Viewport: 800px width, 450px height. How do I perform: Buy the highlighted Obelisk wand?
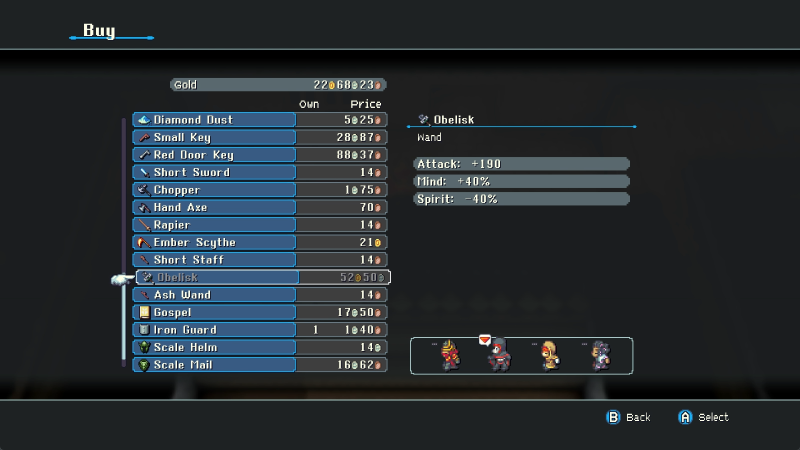pyautogui.click(x=215, y=277)
